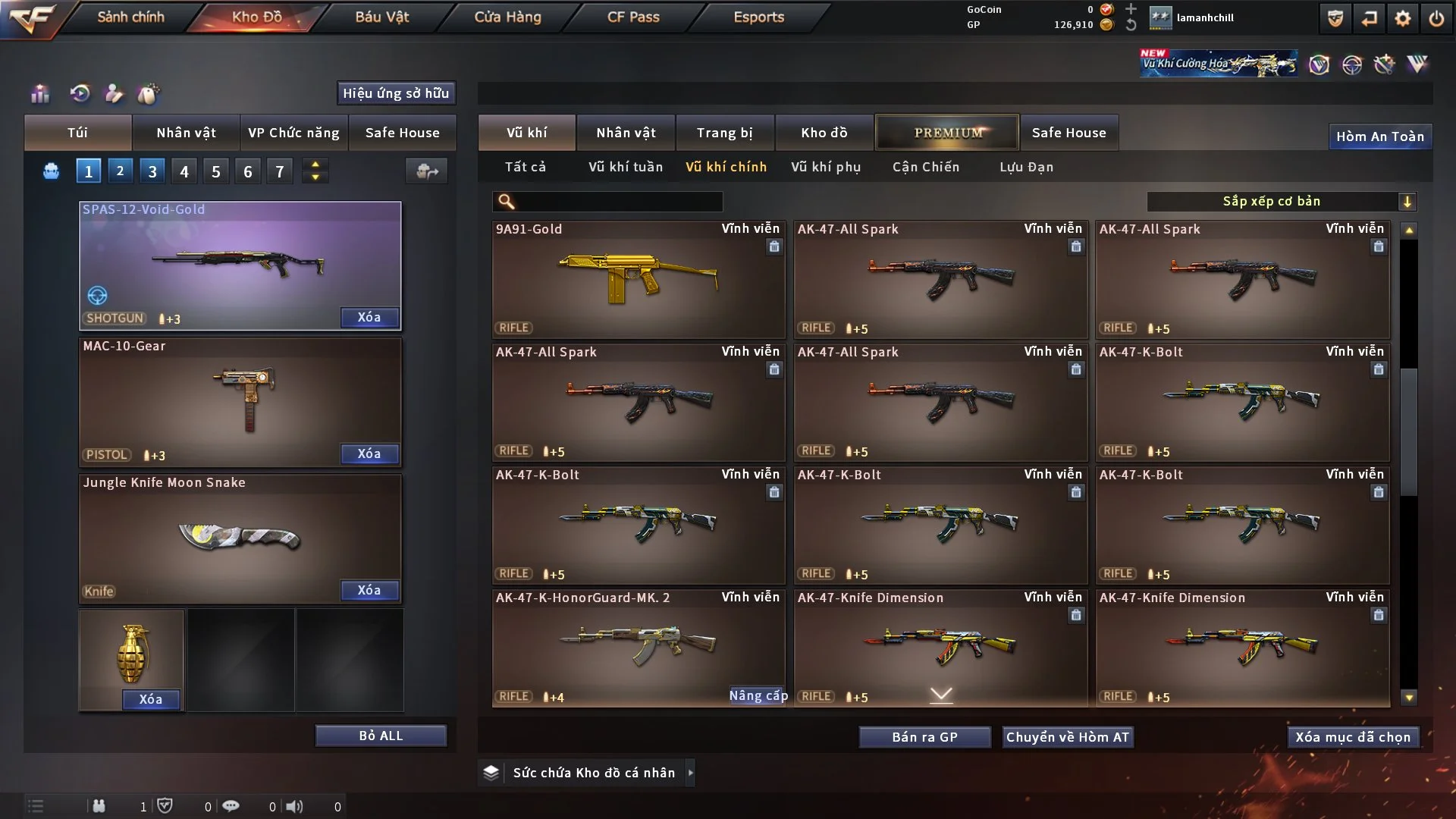Choose bag slot number 3
Image resolution: width=1456 pixels, height=819 pixels.
pyautogui.click(x=152, y=171)
